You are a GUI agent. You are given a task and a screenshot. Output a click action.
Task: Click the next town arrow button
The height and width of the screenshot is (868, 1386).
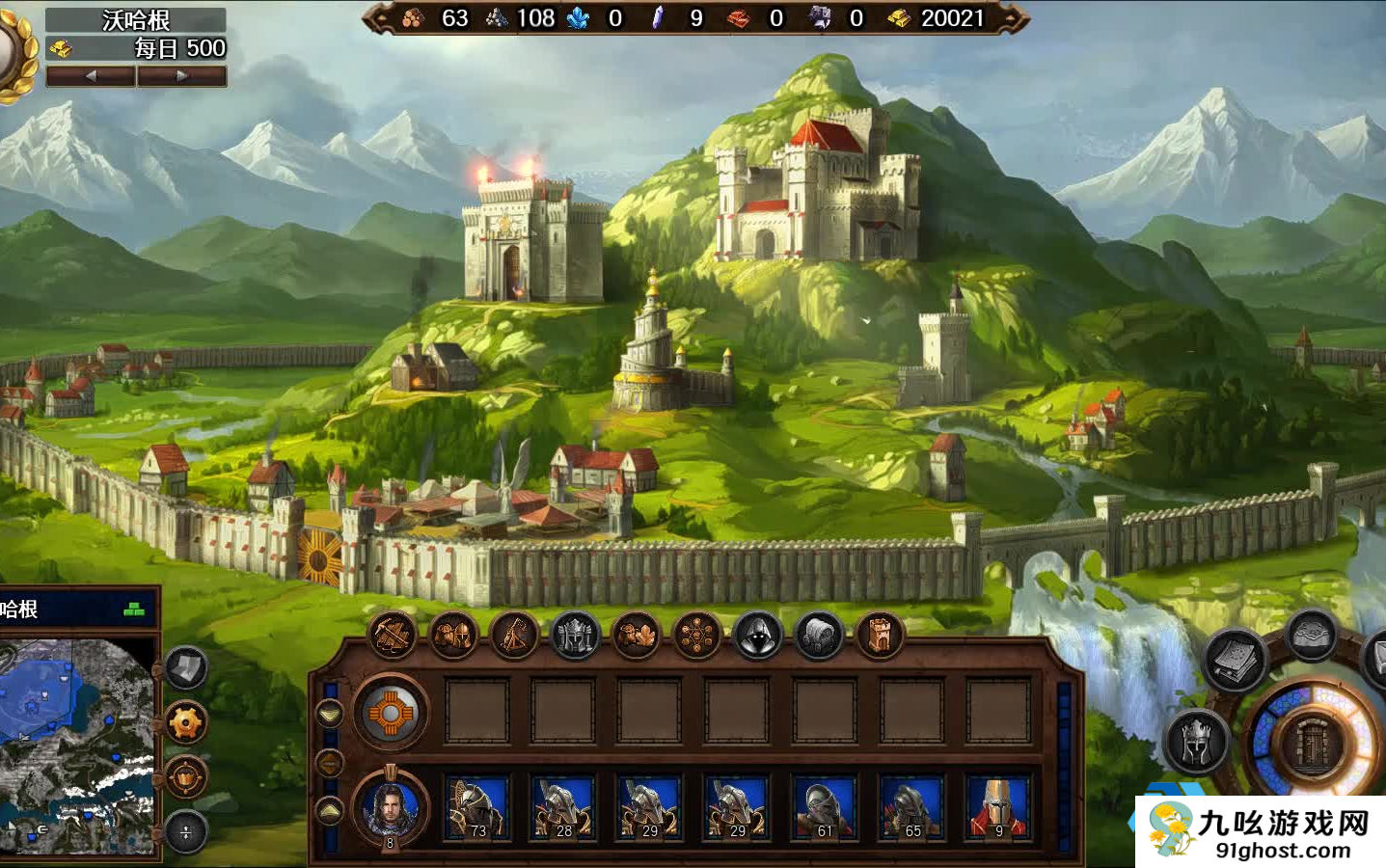pyautogui.click(x=182, y=76)
